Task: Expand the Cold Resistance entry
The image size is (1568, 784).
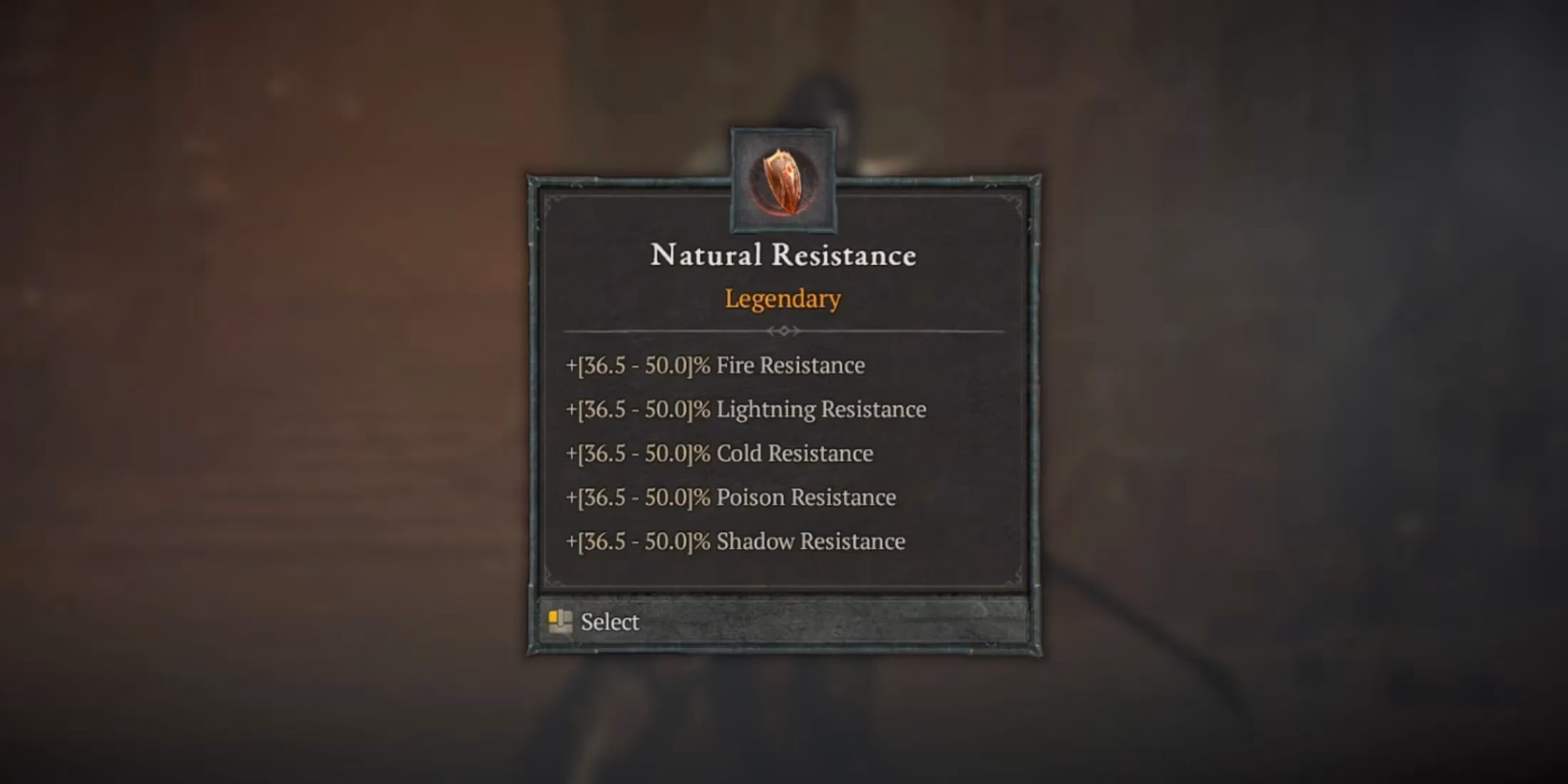Action: (719, 453)
